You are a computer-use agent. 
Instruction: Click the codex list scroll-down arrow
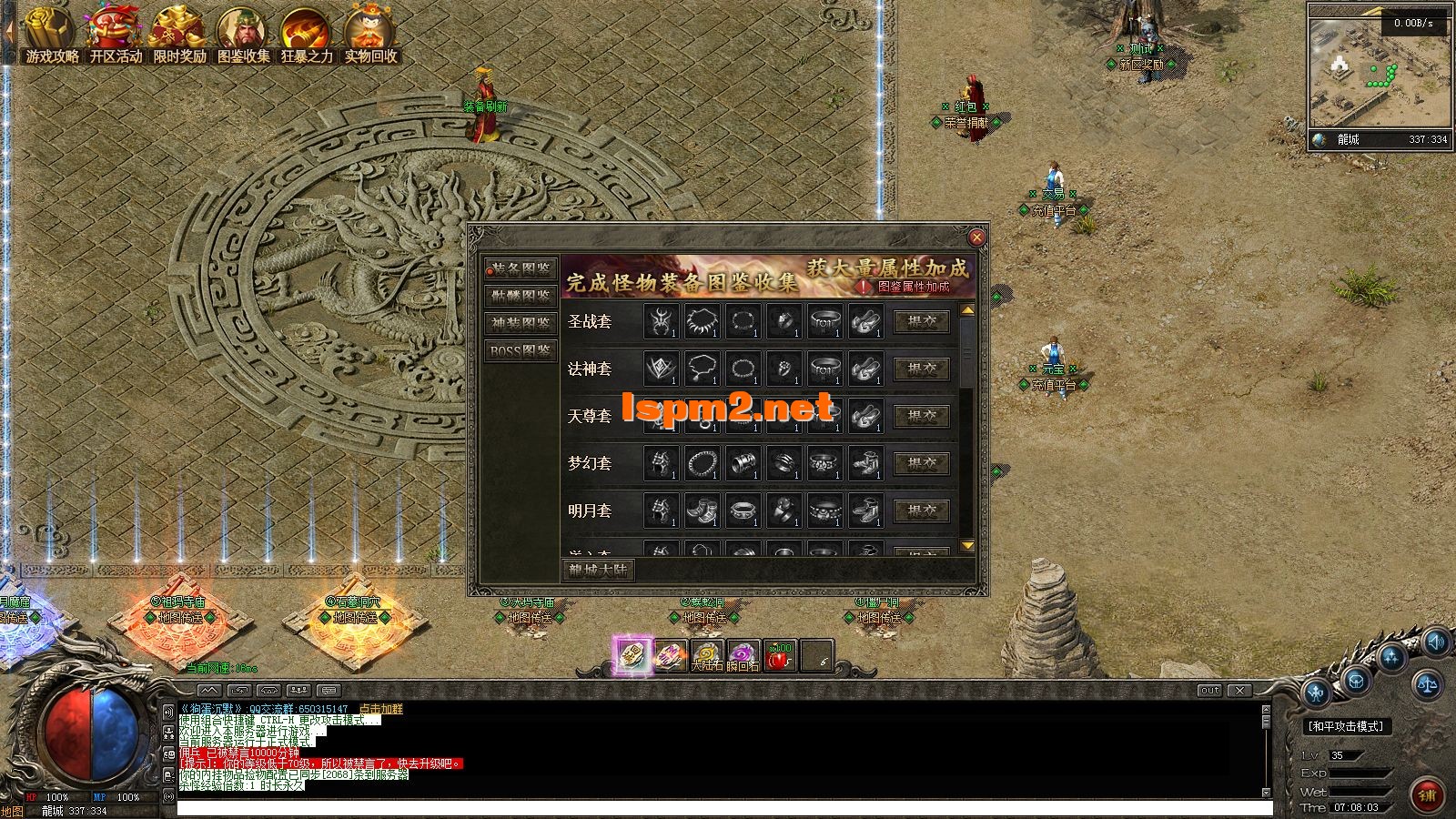(x=967, y=545)
